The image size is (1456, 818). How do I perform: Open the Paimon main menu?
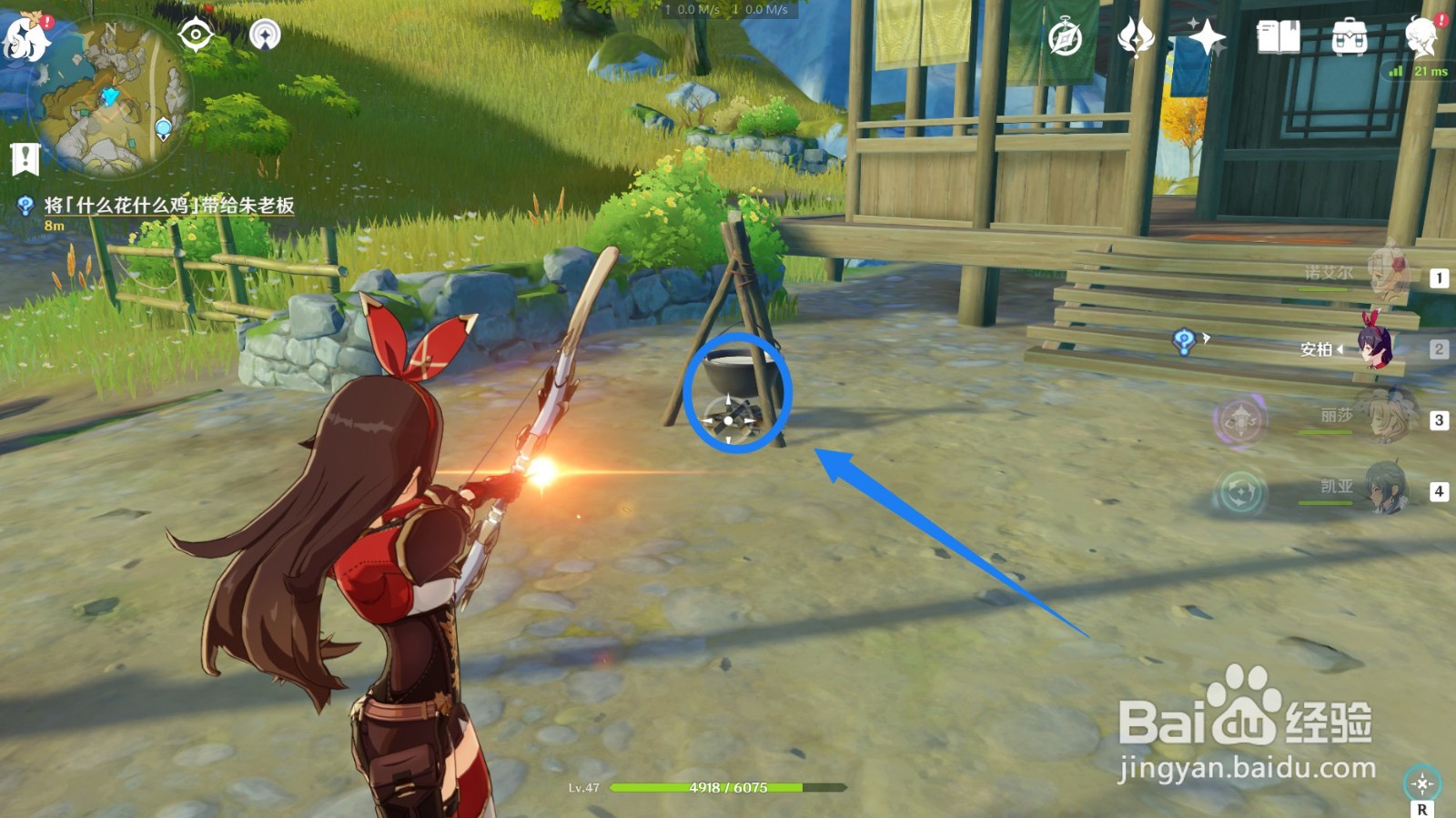(25, 36)
